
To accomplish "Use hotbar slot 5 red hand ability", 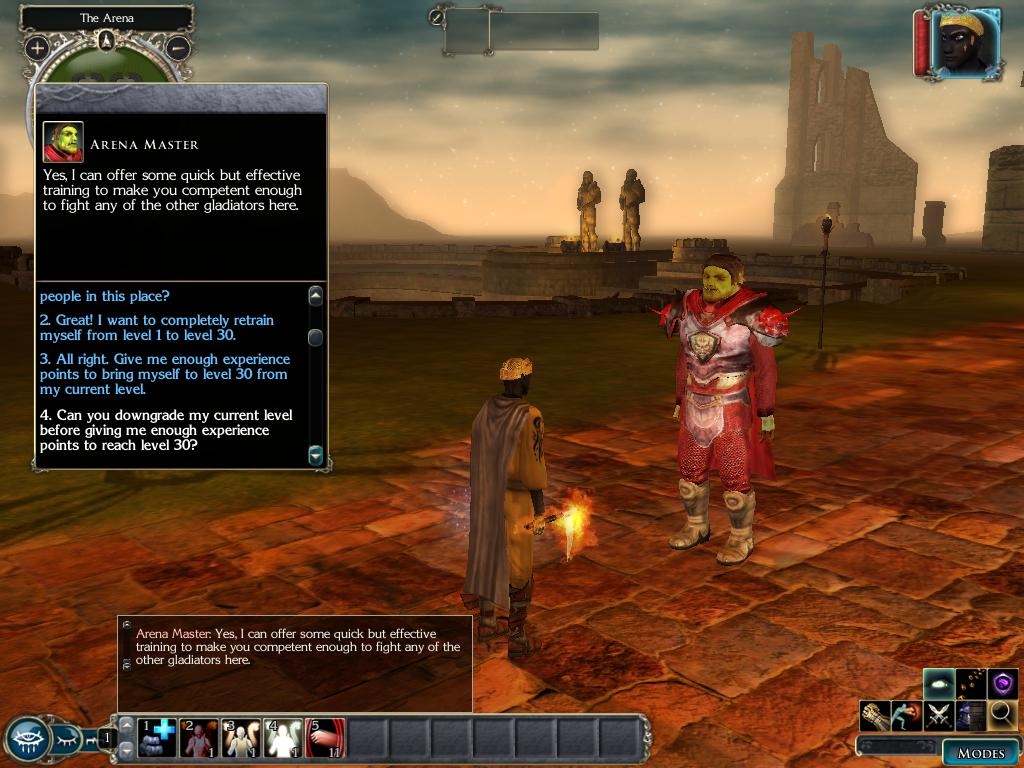I will pos(325,738).
